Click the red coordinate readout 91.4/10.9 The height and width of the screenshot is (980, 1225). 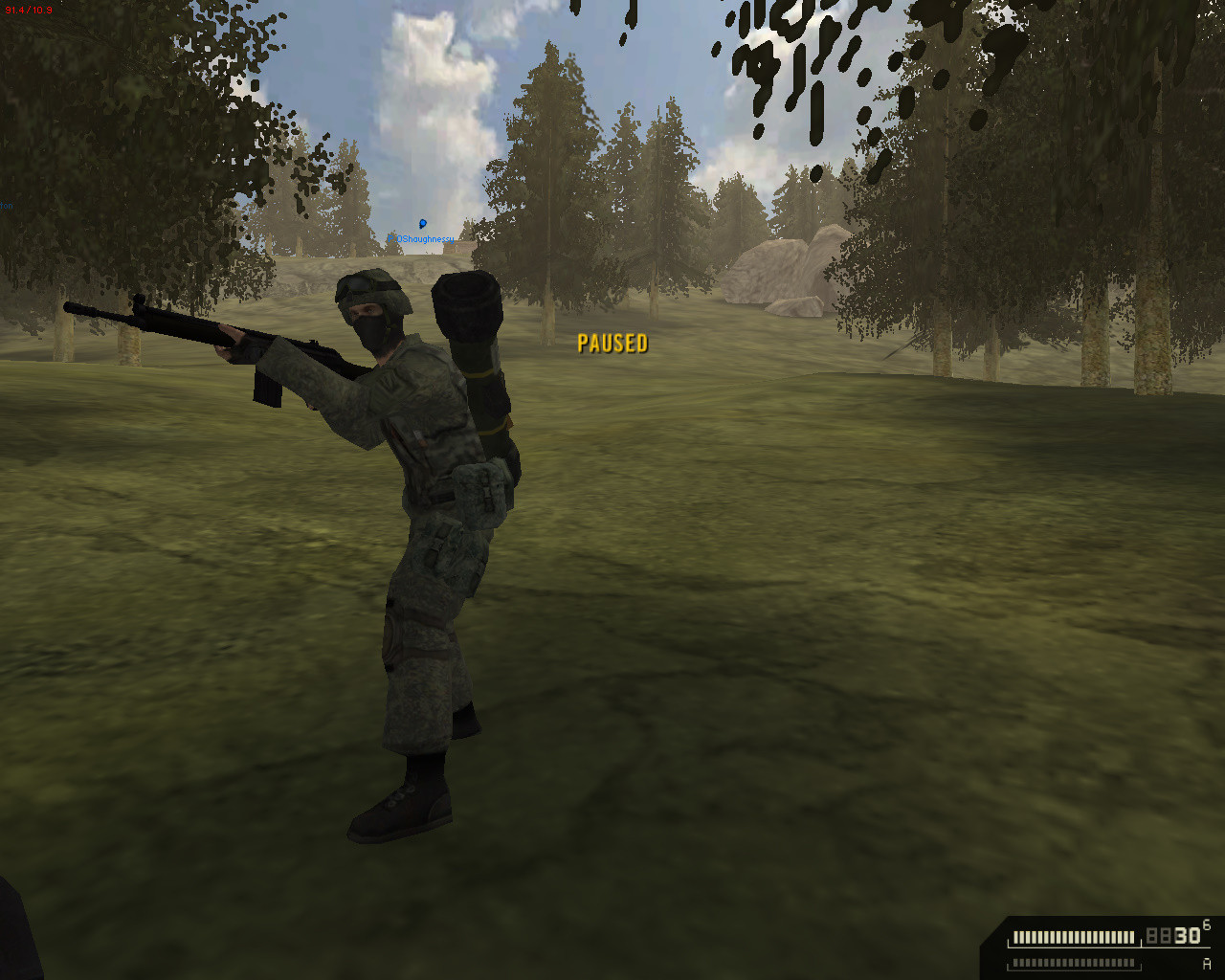(29, 10)
